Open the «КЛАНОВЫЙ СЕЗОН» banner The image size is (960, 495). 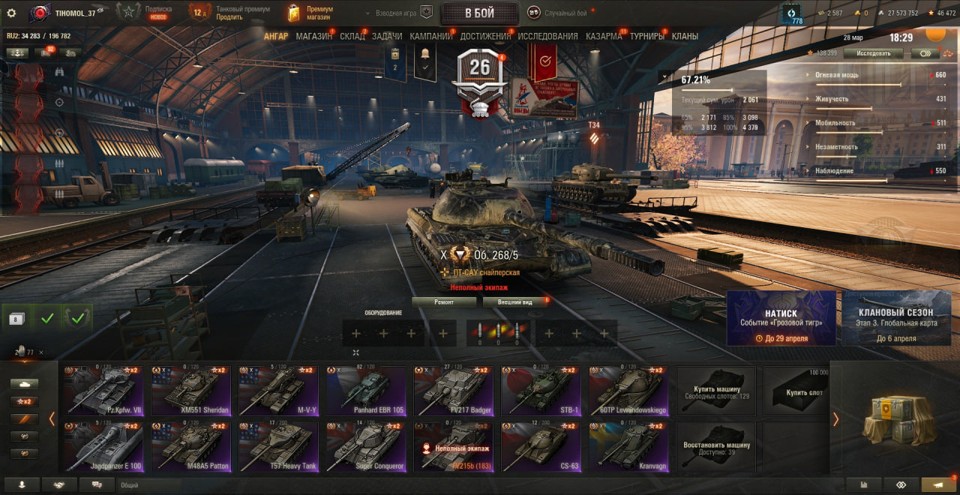(895, 318)
